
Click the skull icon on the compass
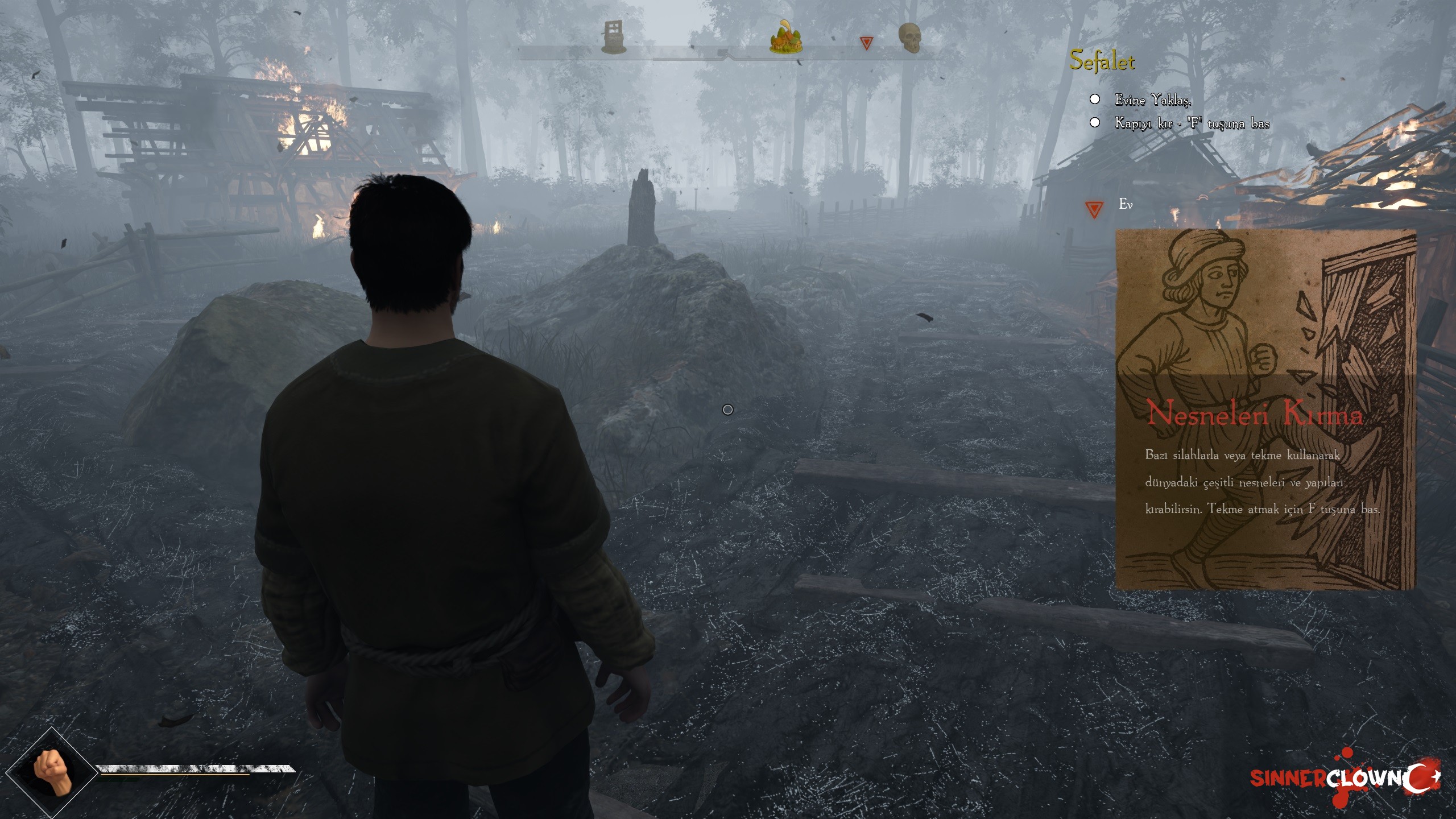908,38
